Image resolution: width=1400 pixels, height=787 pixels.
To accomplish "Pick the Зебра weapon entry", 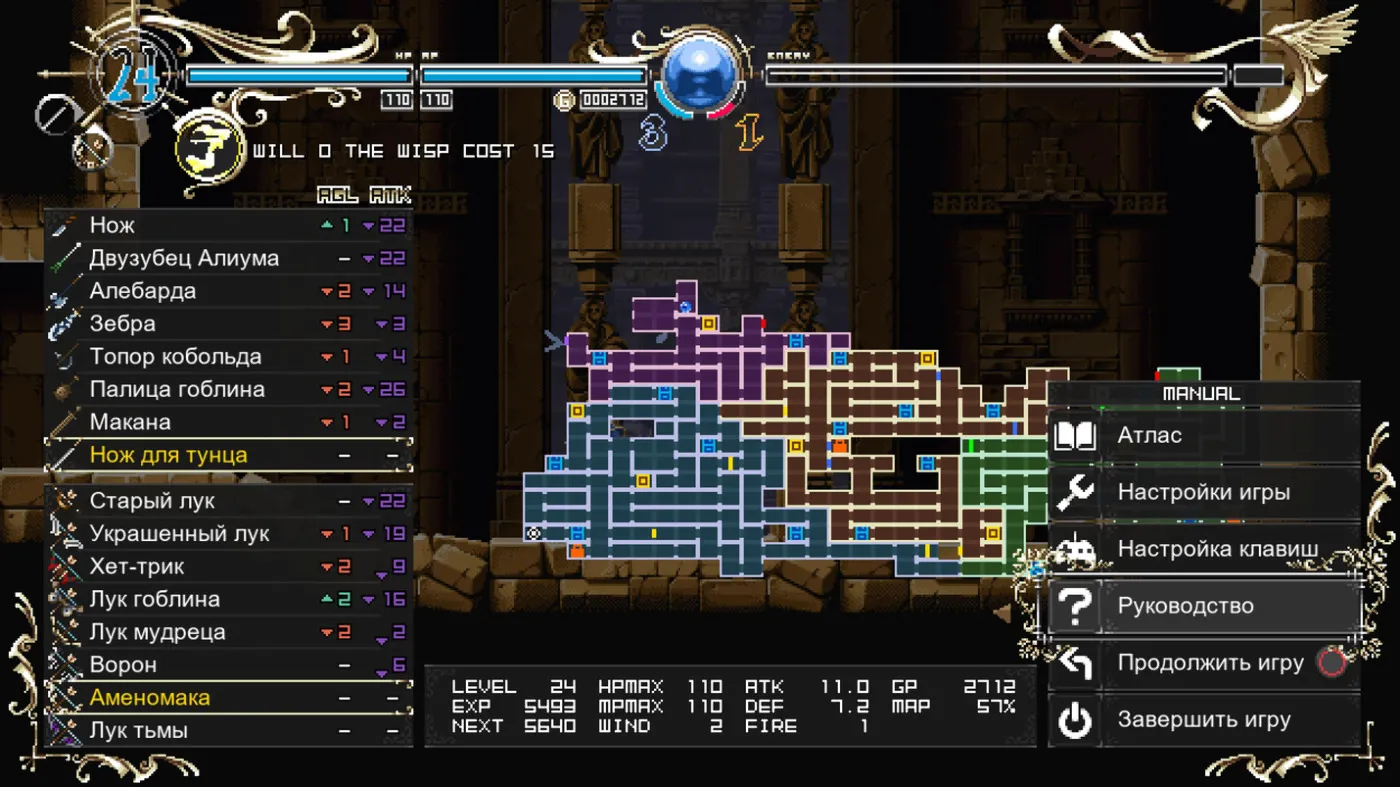I will 228,324.
